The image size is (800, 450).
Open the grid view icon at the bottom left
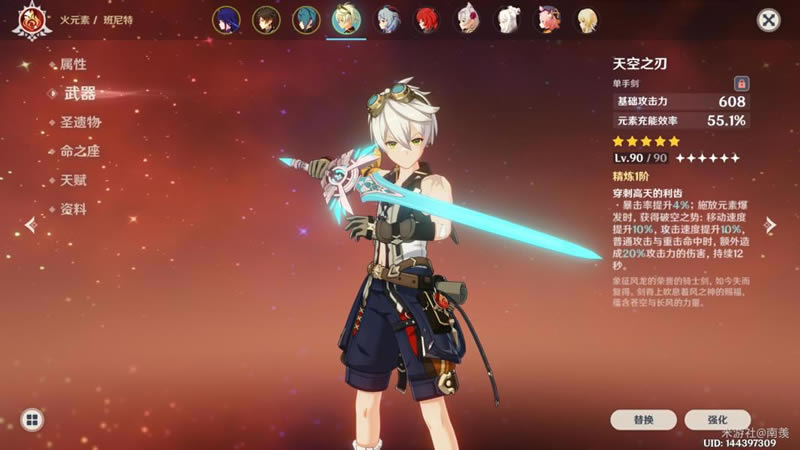click(31, 420)
